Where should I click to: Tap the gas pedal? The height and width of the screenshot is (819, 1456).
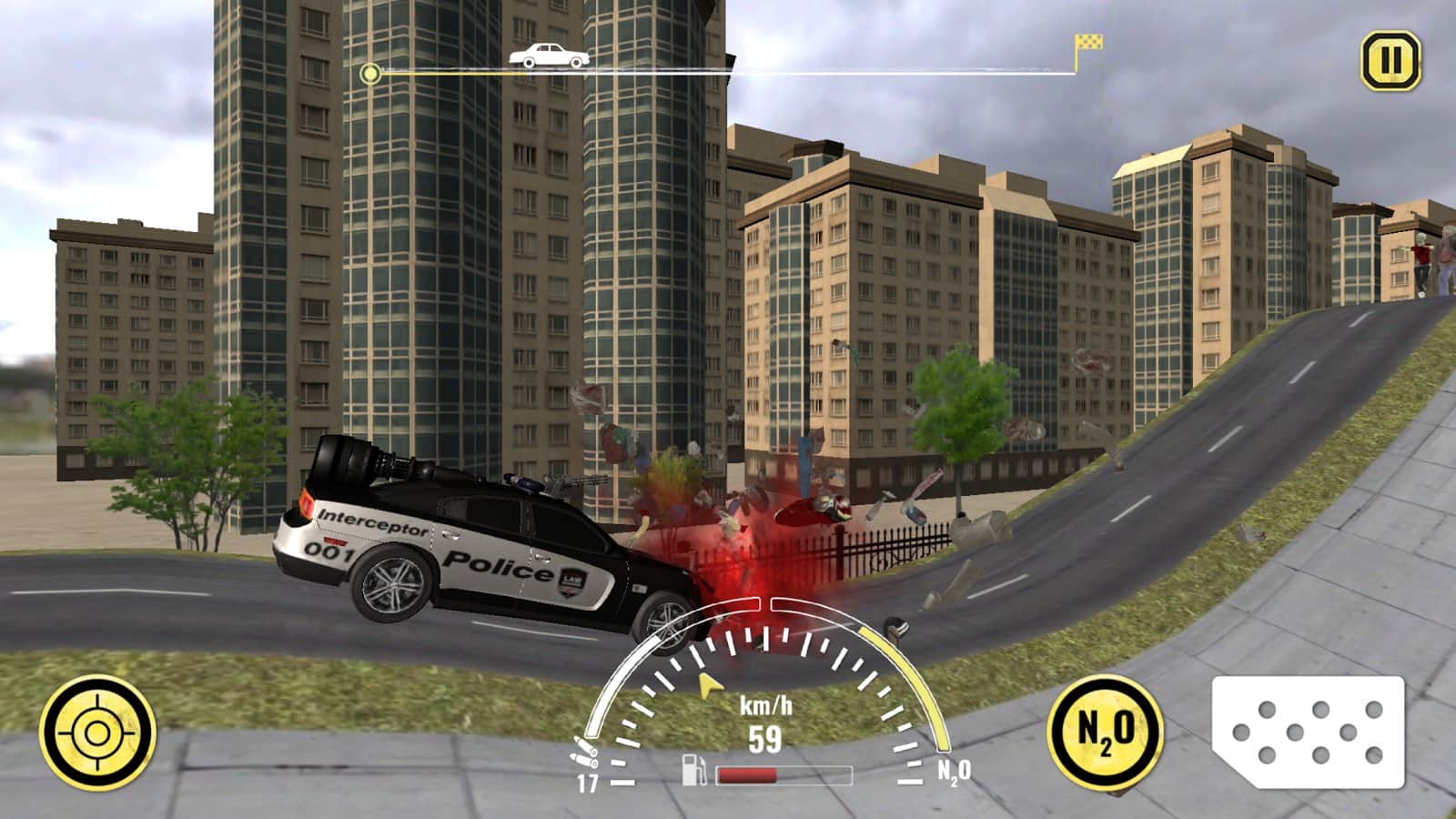coord(1309,732)
